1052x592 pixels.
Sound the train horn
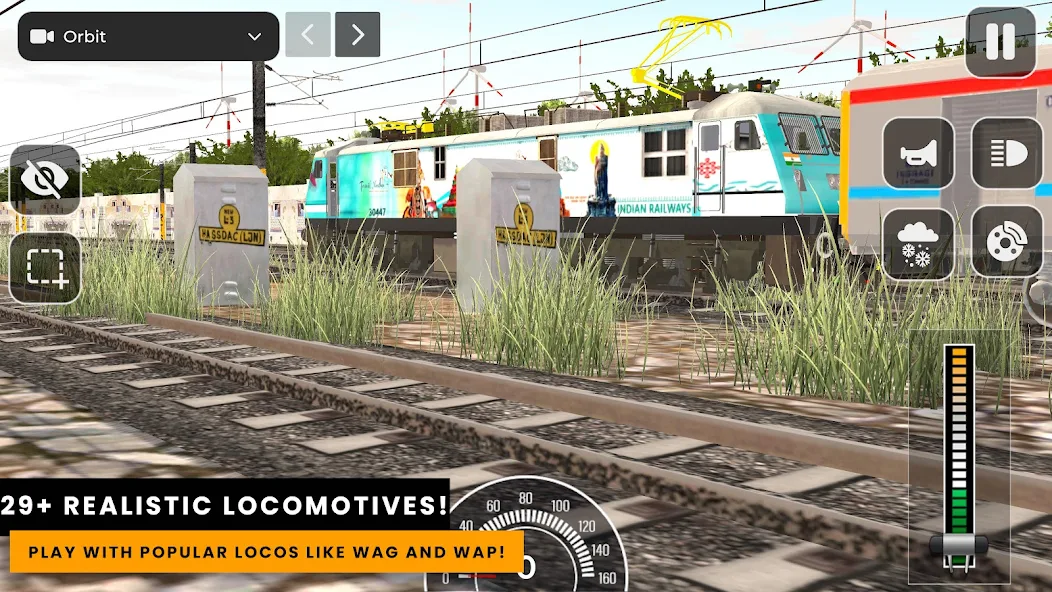918,153
